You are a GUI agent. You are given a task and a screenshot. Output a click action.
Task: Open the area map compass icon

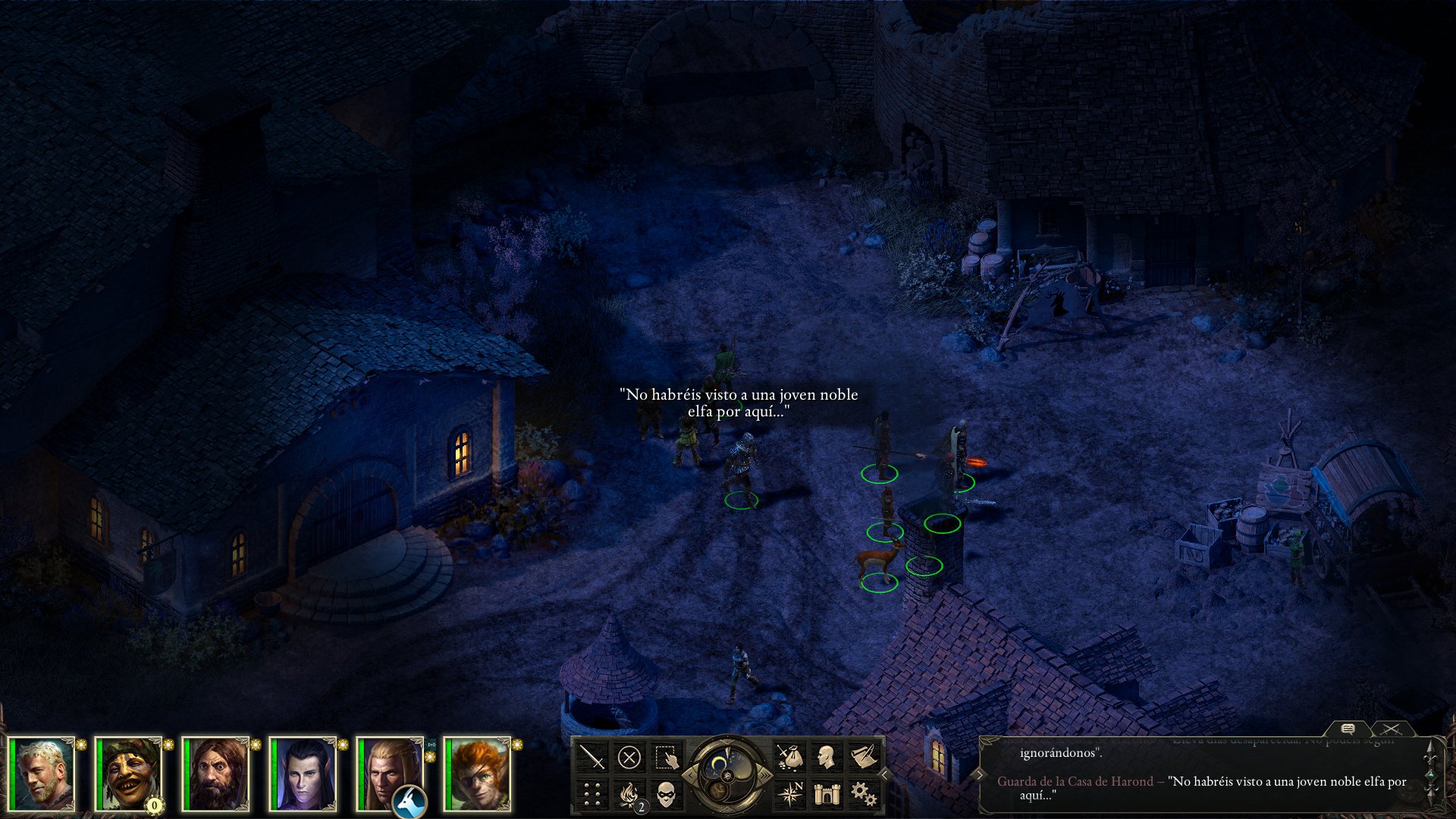(790, 794)
